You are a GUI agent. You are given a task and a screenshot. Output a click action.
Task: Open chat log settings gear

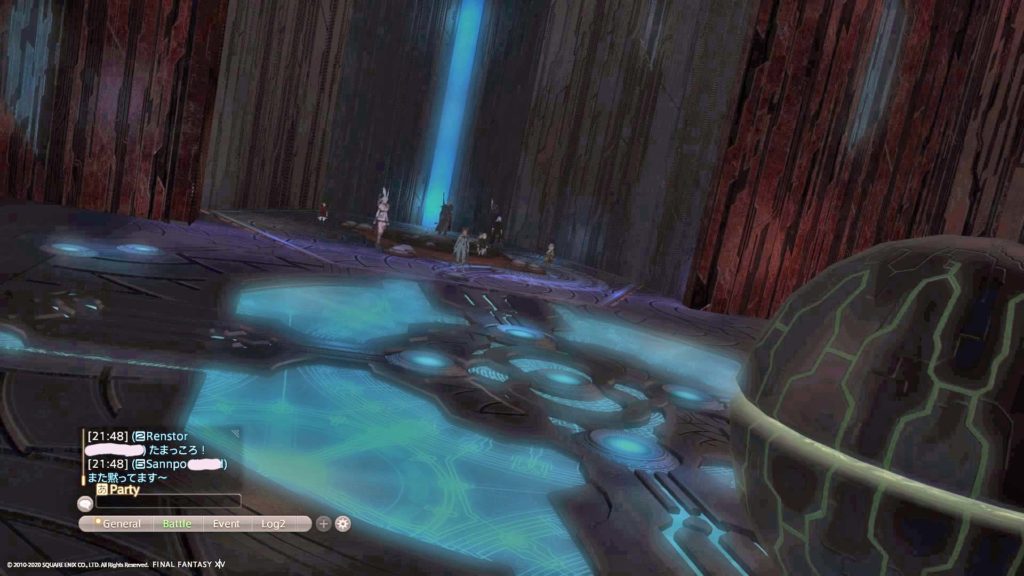coord(343,523)
